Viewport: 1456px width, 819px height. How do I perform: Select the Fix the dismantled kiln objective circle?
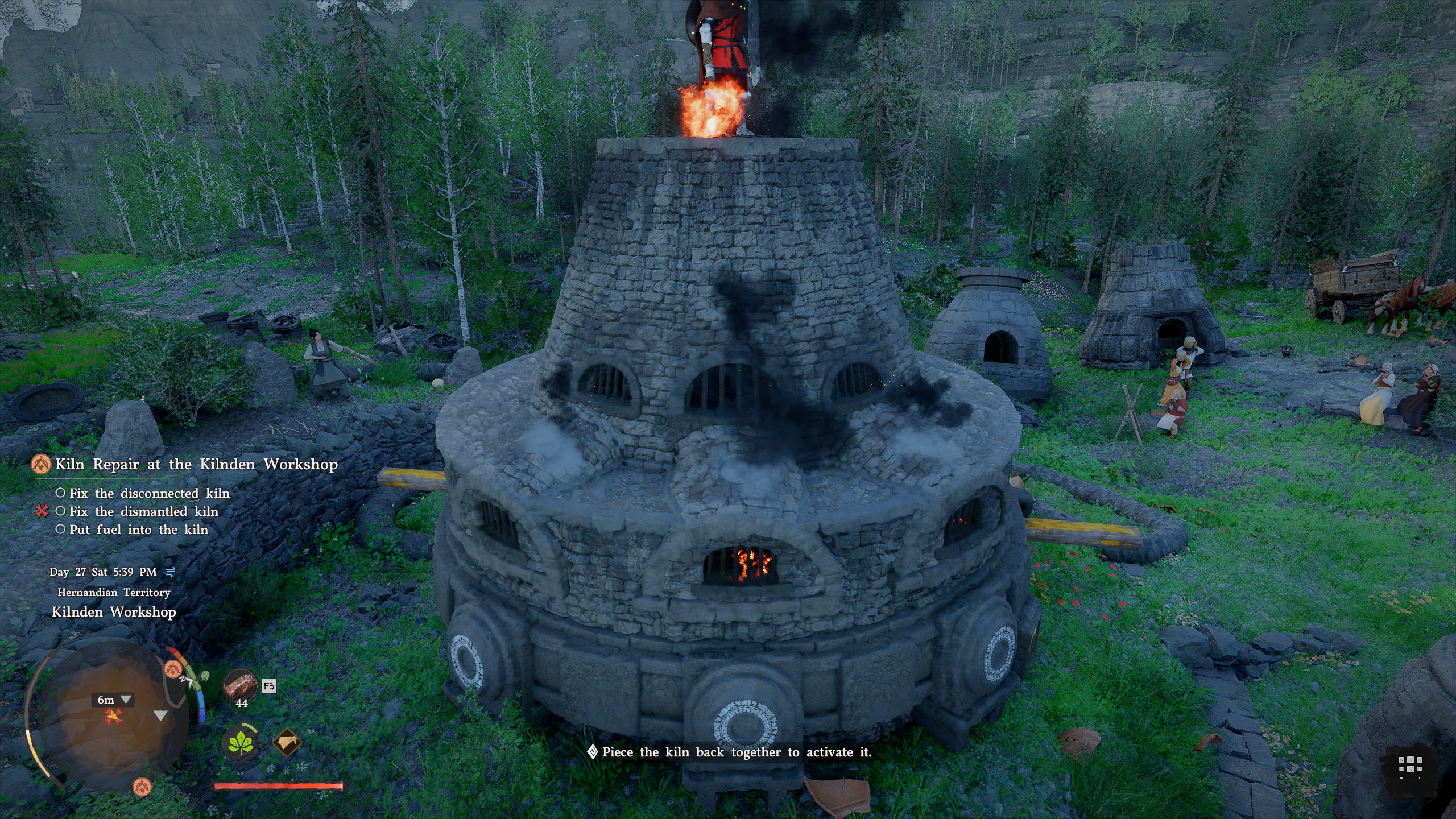click(61, 511)
